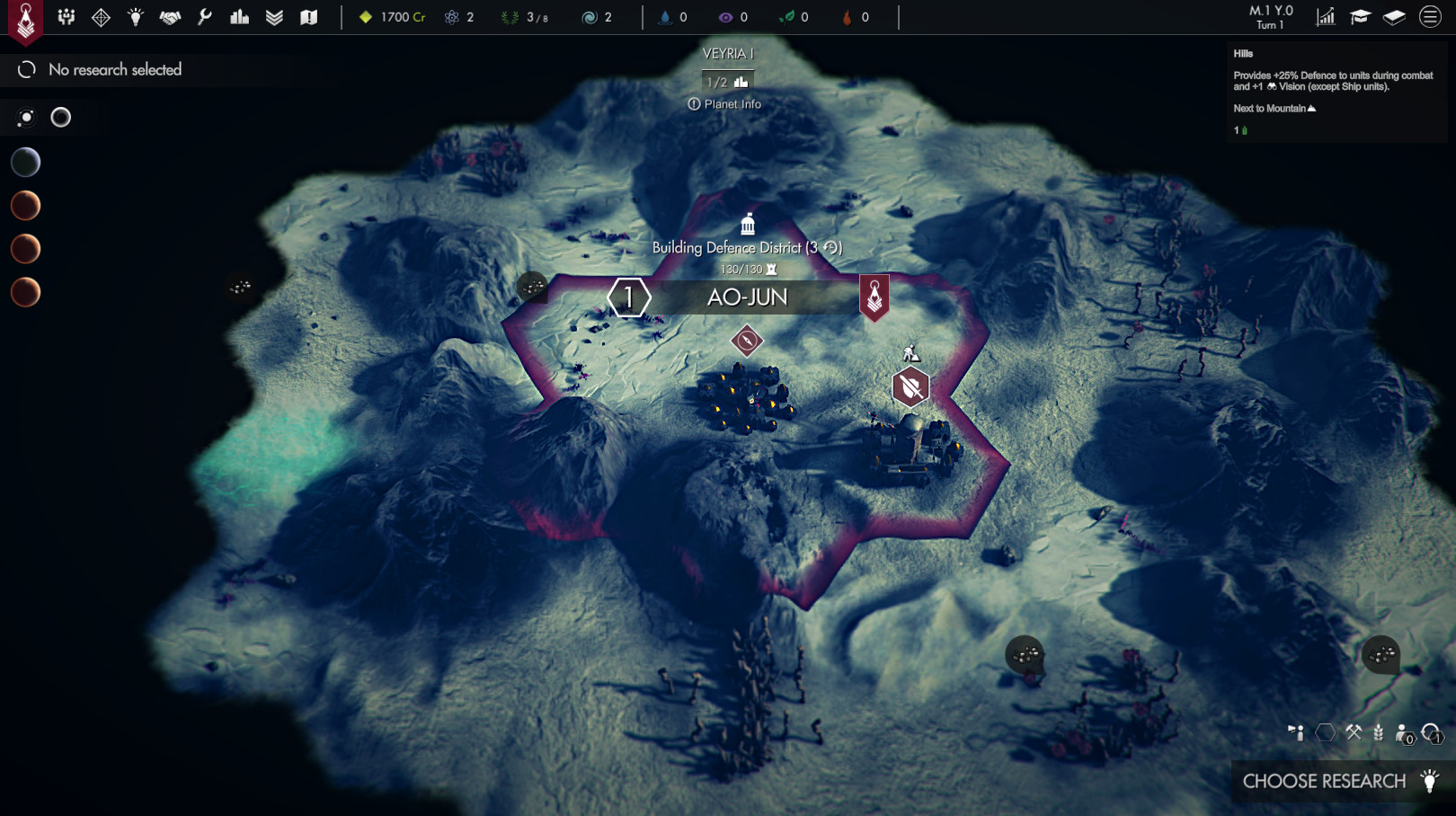This screenshot has height=816, width=1456.
Task: Open the hamburger menu at top right
Action: pos(1429,16)
